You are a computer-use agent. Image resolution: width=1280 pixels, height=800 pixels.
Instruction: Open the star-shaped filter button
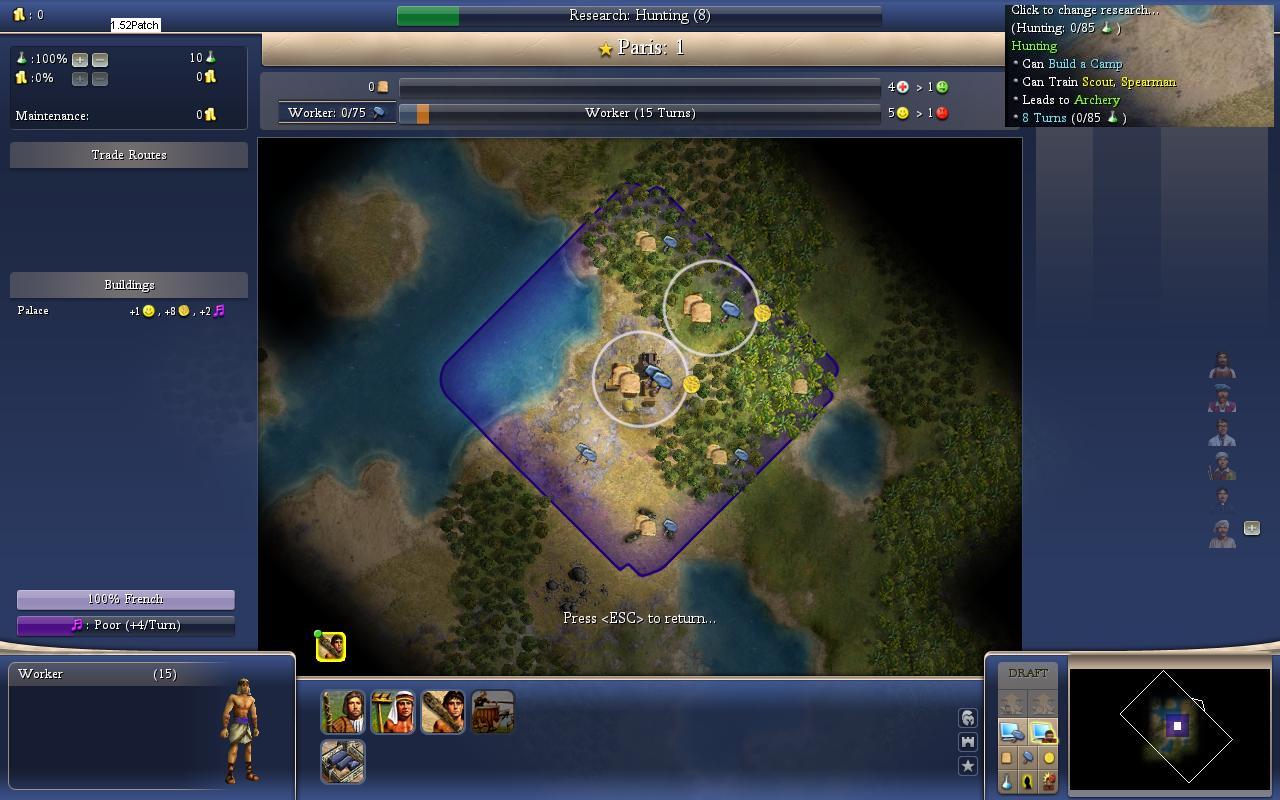pos(967,766)
